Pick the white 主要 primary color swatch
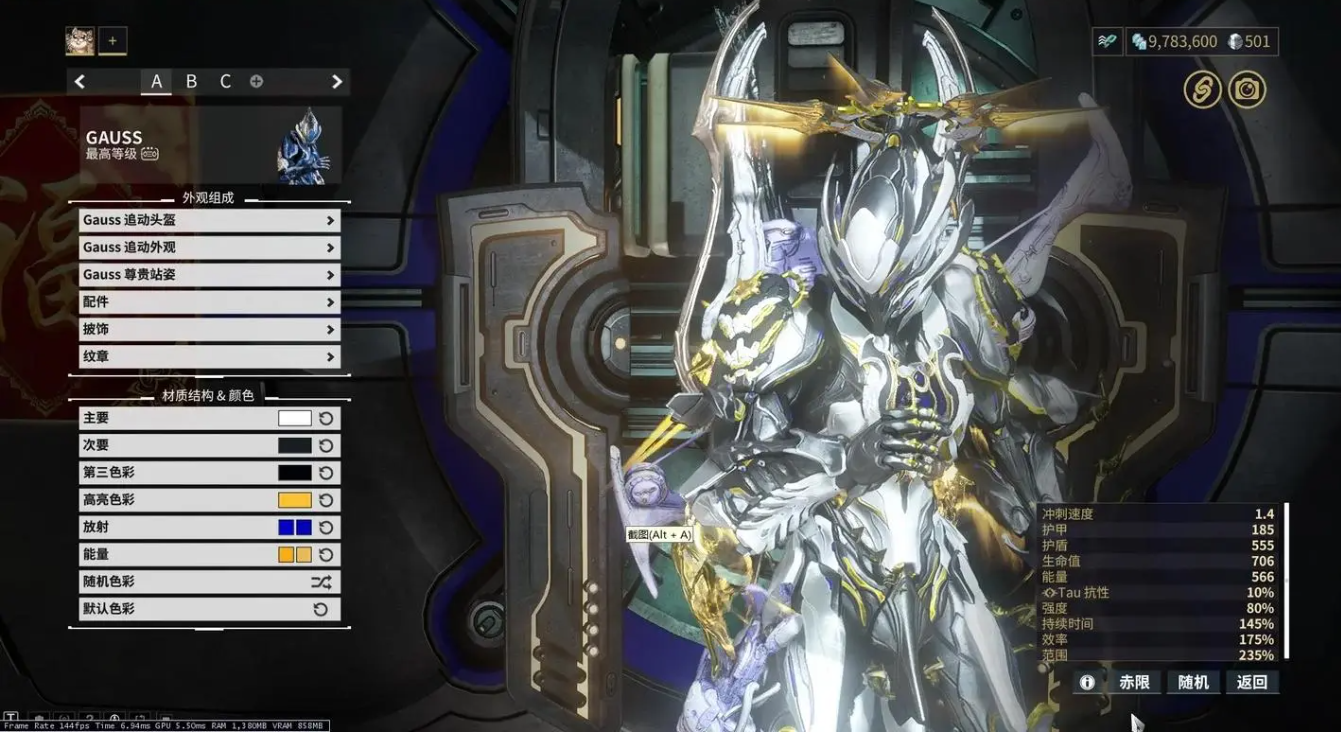Screen dimensions: 1341x732 (295, 418)
